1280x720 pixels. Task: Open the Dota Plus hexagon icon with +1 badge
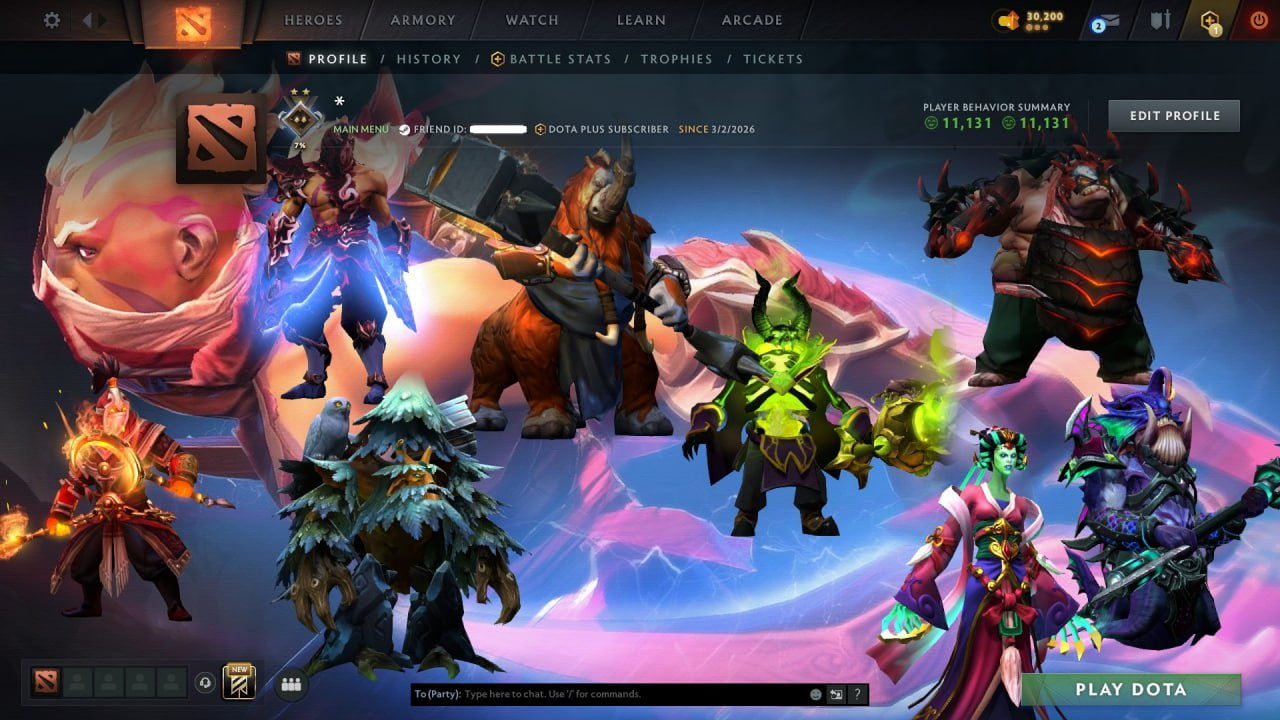coord(1208,17)
